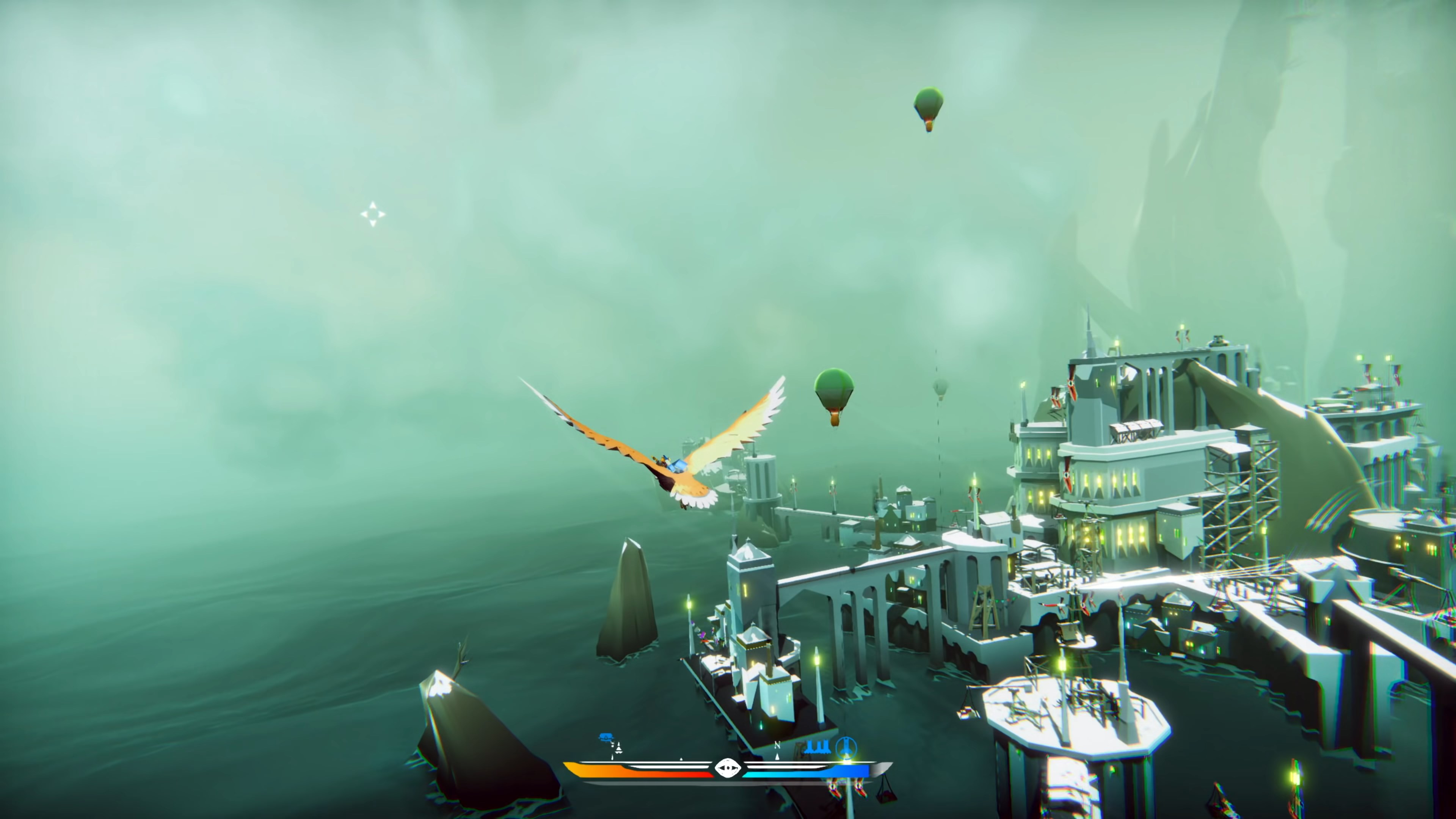Select the N compass heading marker
This screenshot has width=1456, height=819.
point(778,745)
